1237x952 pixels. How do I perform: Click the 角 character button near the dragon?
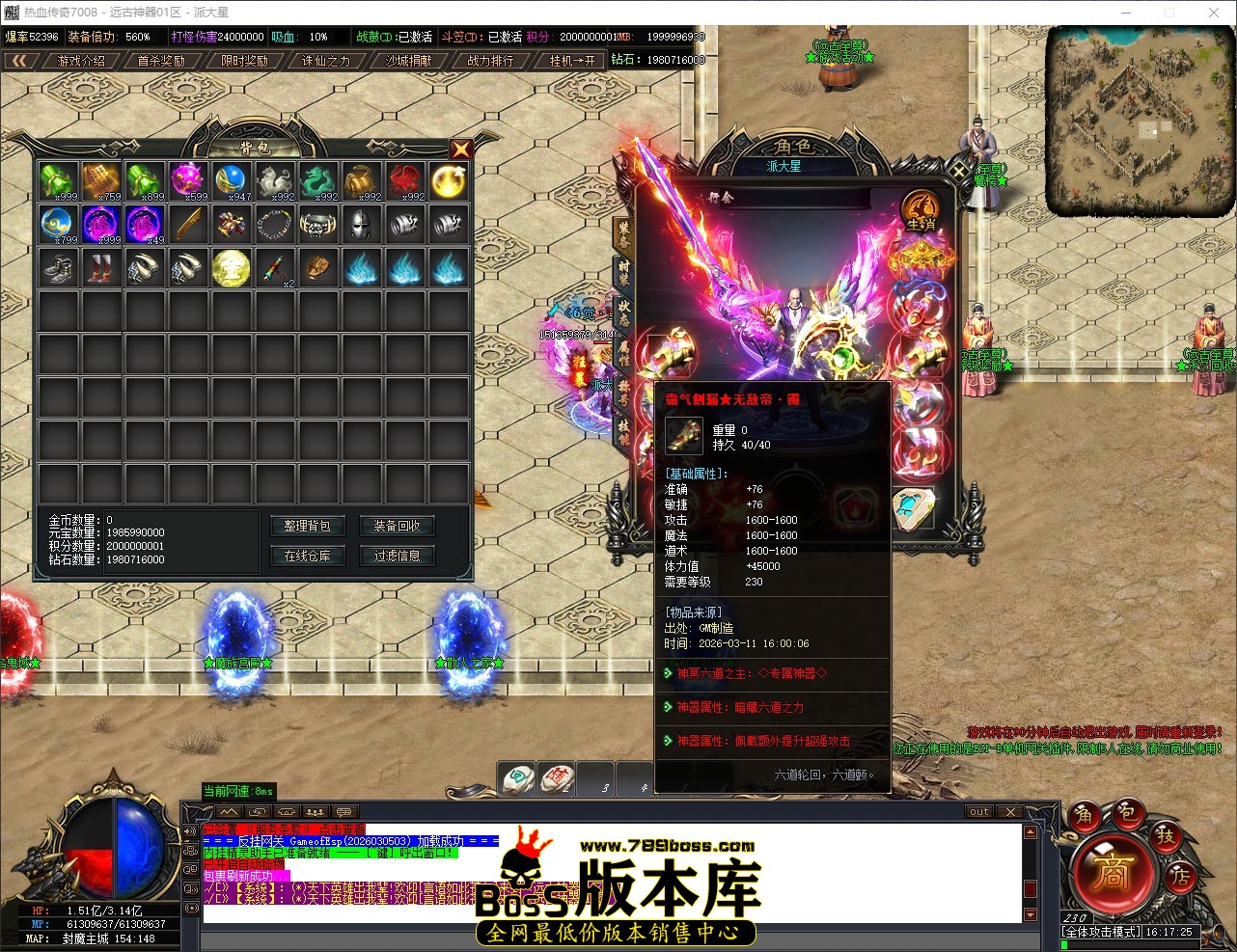coord(1085,815)
